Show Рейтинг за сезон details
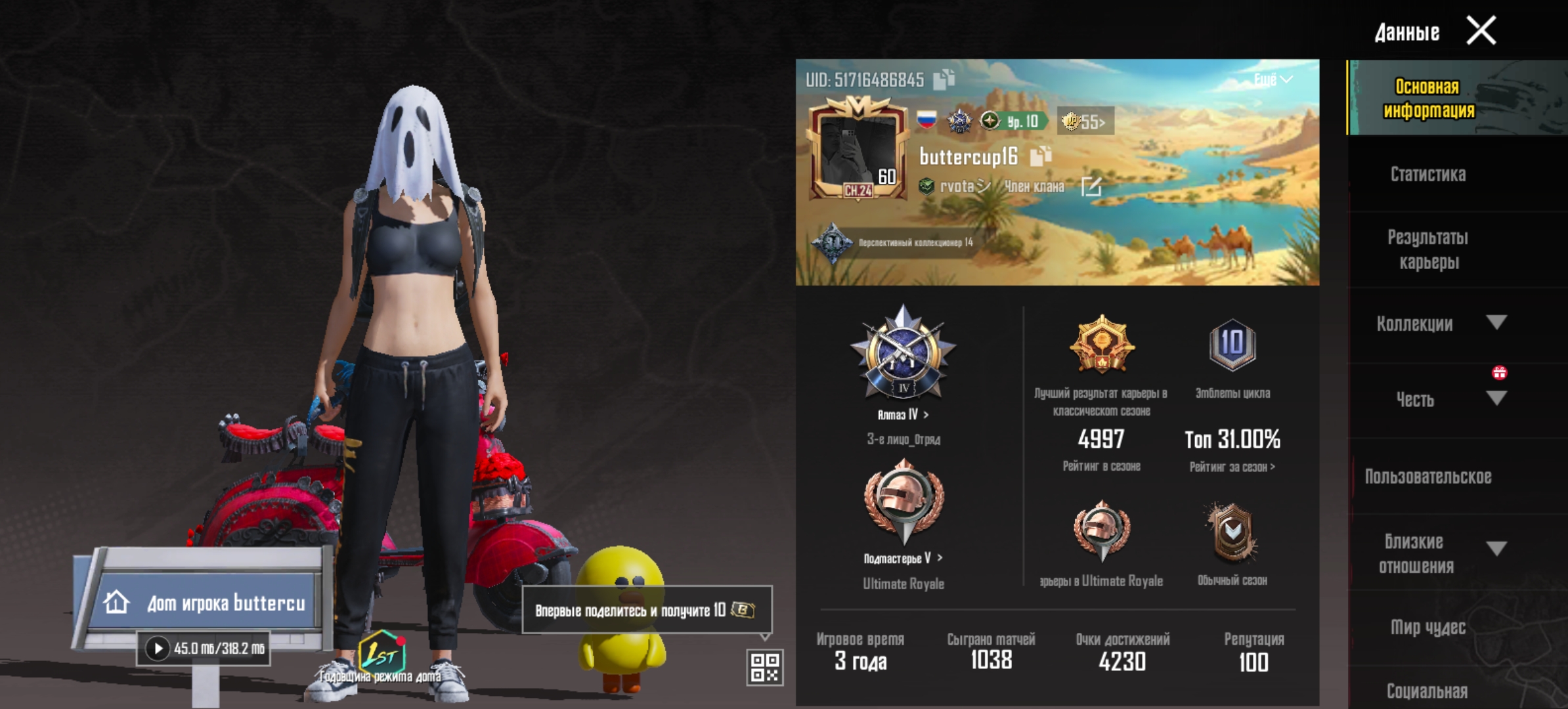This screenshot has height=709, width=1568. tap(1232, 467)
